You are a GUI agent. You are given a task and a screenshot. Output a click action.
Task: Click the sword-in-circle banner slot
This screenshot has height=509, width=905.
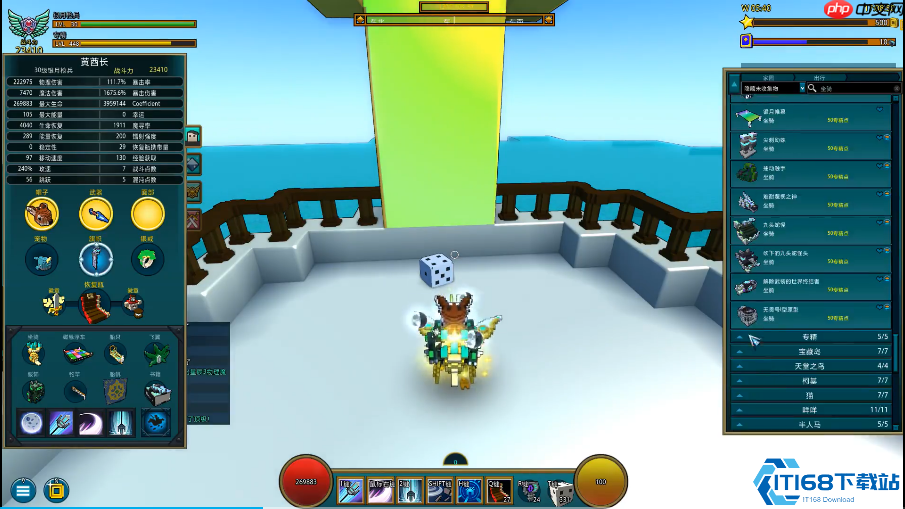click(x=96, y=259)
